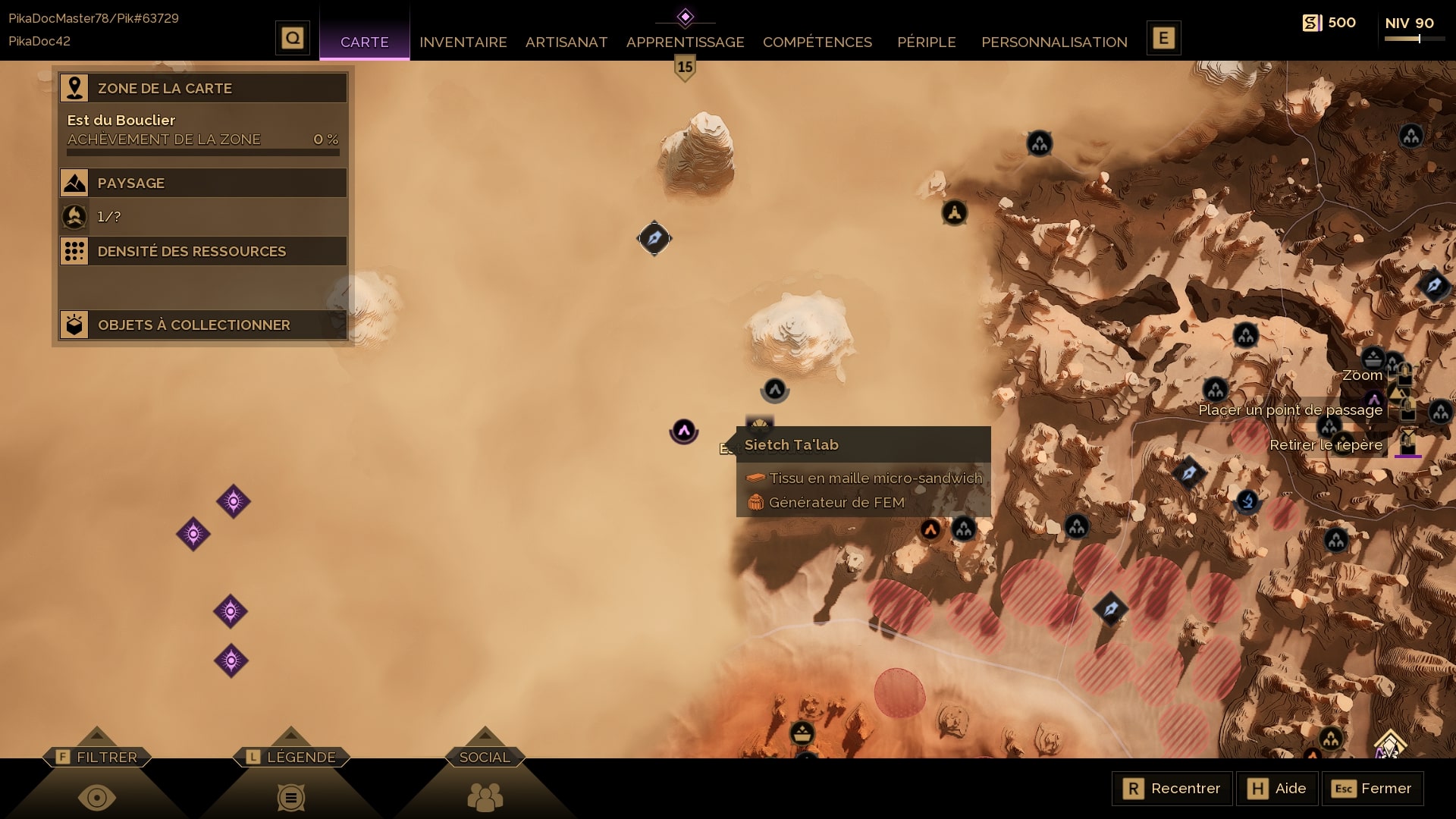This screenshot has width=1456, height=819.
Task: Go to the Compétences tab
Action: (x=817, y=42)
